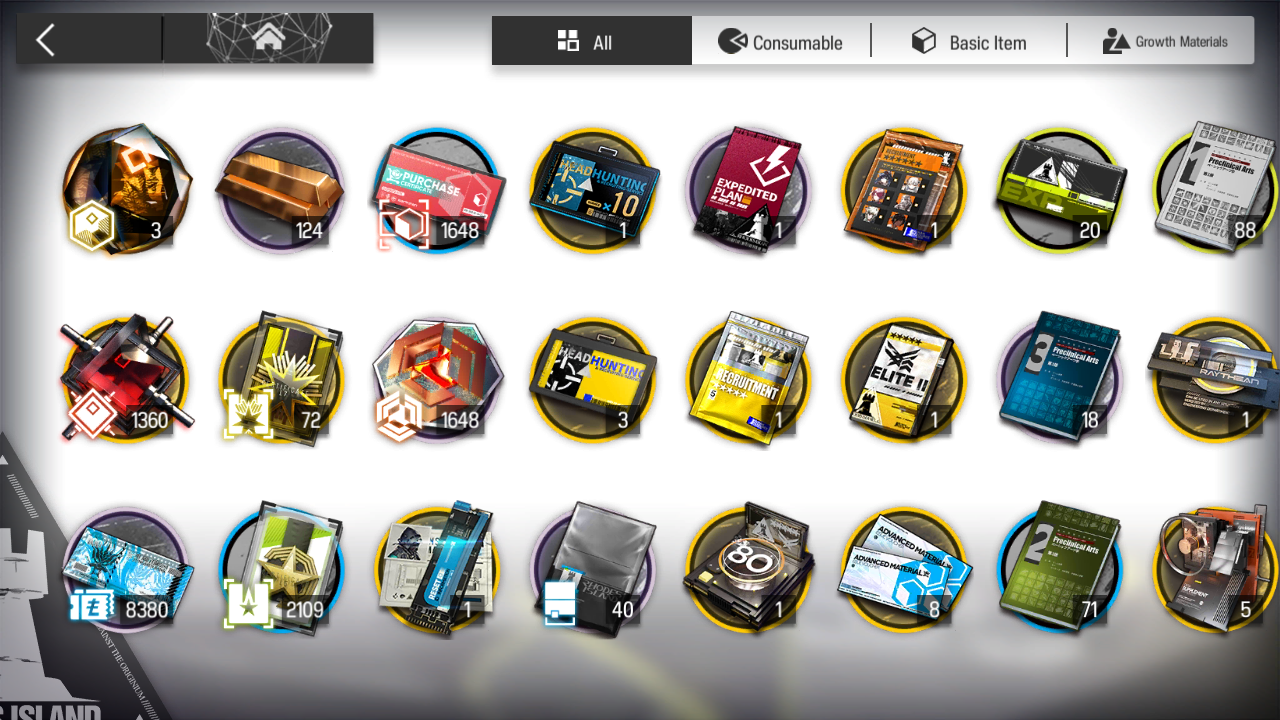Image resolution: width=1280 pixels, height=720 pixels.
Task: Choose the Purchase Certificate item
Action: point(438,190)
